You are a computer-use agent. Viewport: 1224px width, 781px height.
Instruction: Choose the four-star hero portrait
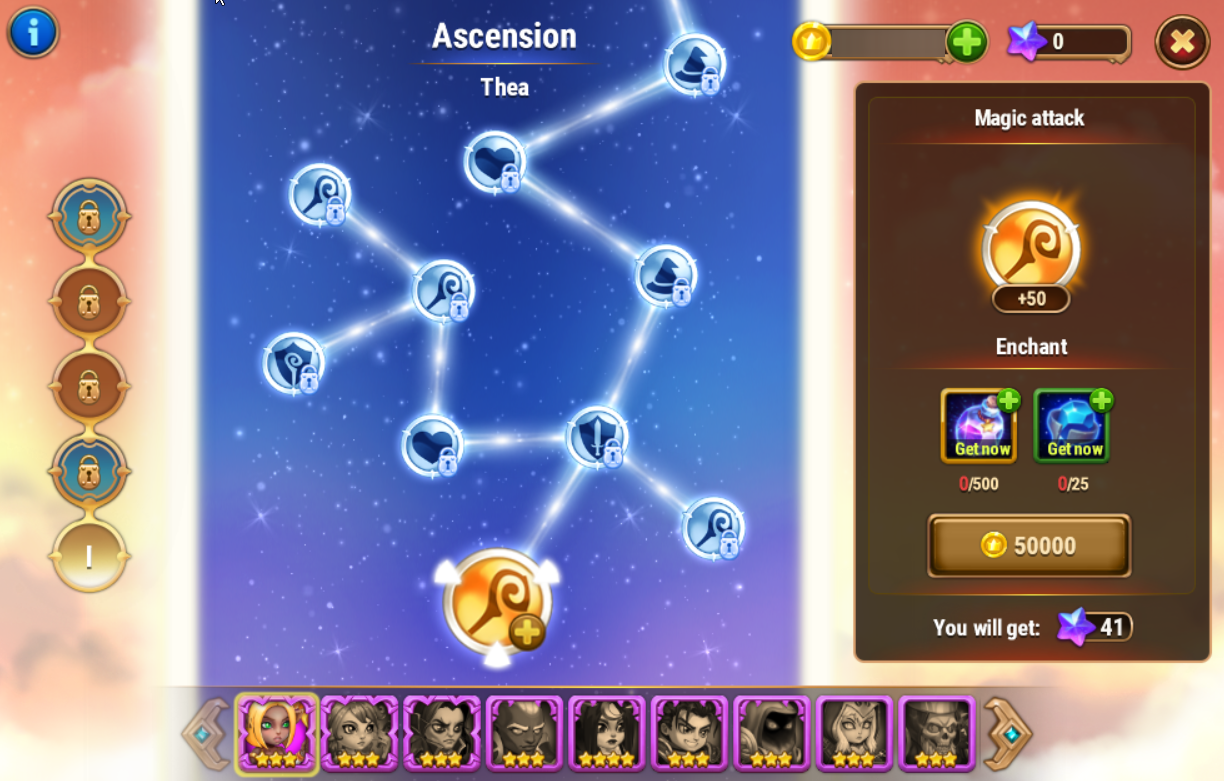pyautogui.click(x=607, y=734)
